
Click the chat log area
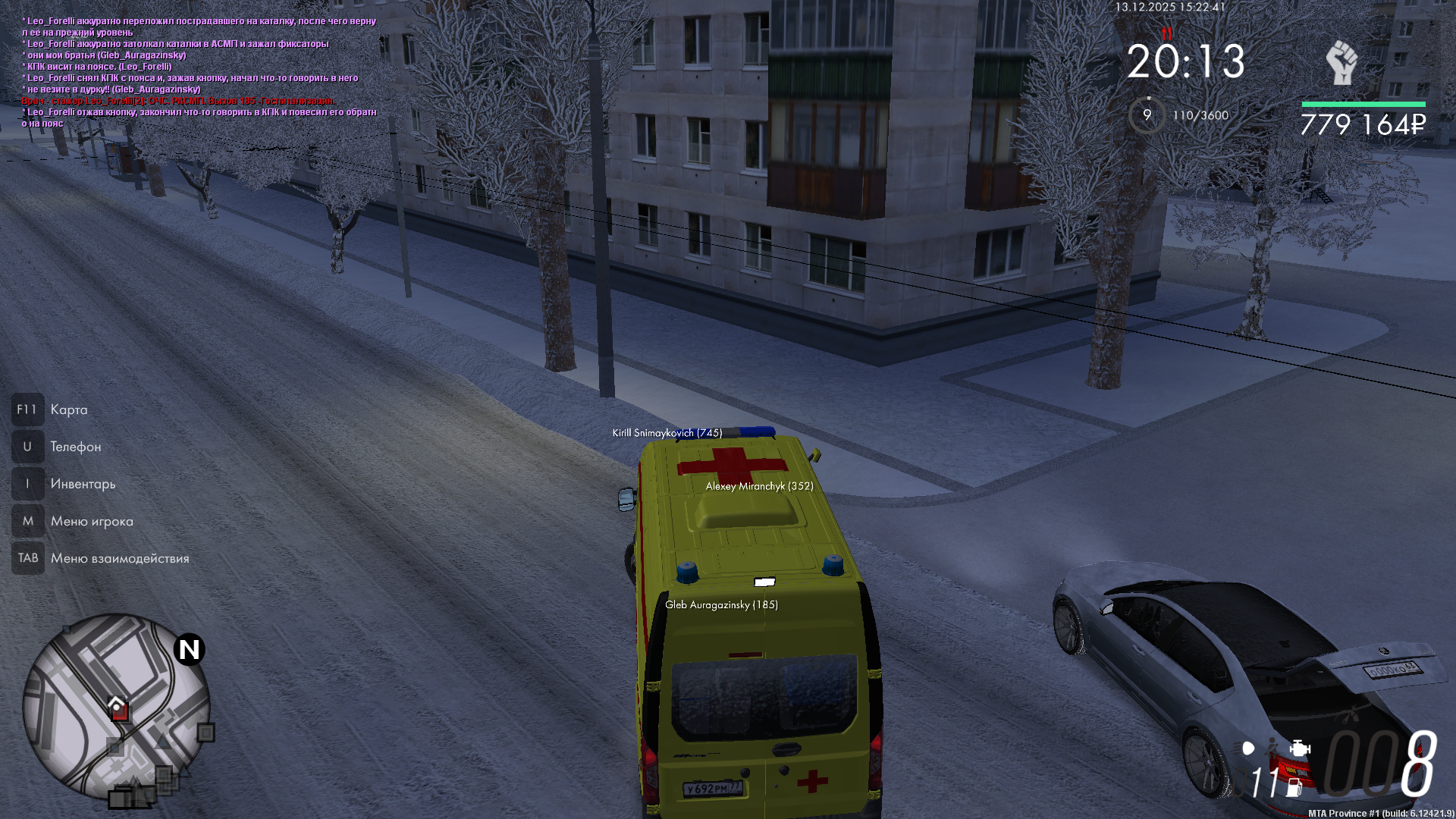tap(199, 72)
